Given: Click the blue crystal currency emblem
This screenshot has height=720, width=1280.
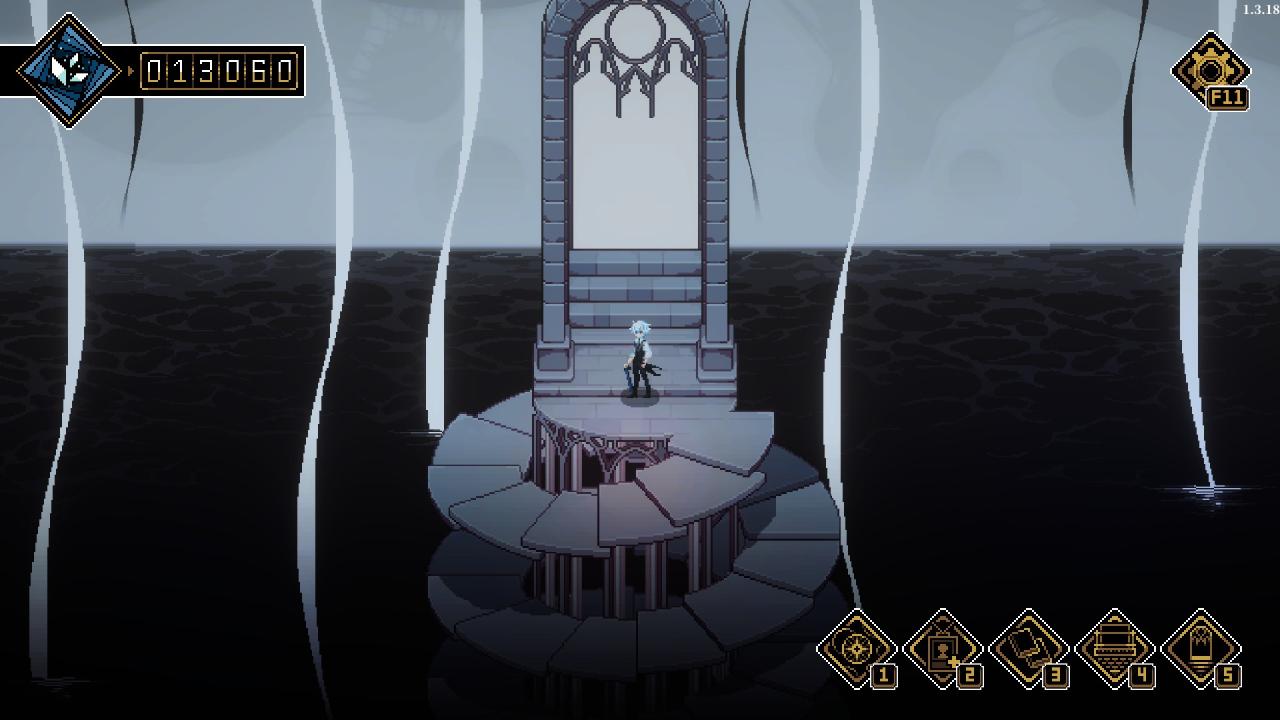Looking at the screenshot, I should [69, 71].
